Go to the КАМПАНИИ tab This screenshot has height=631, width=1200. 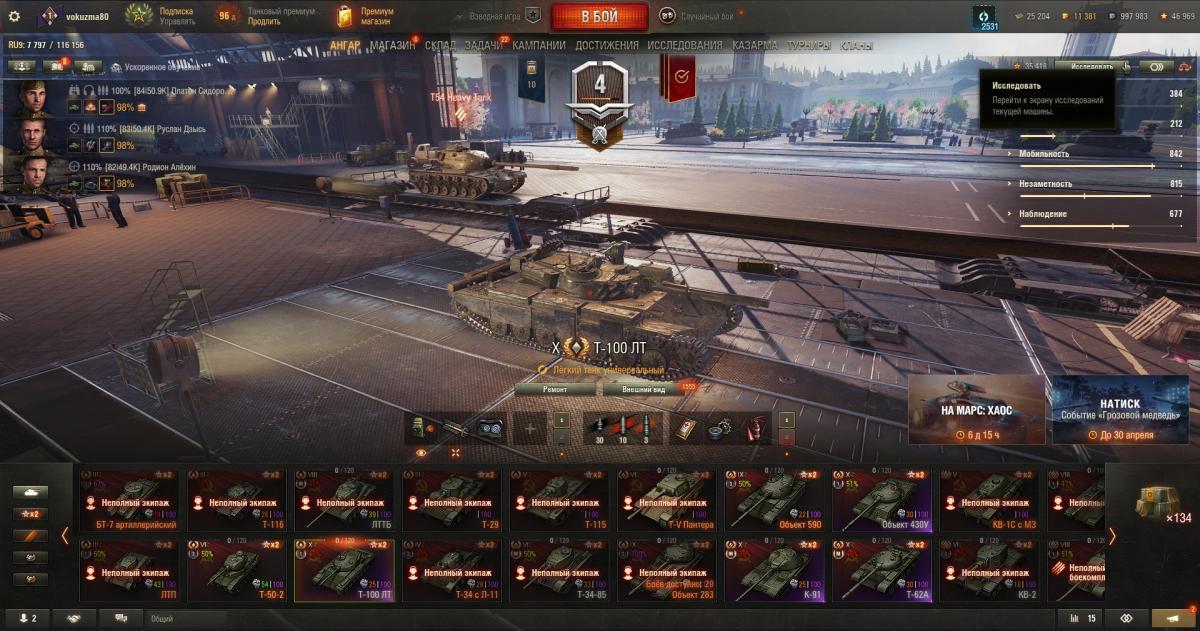[x=539, y=45]
